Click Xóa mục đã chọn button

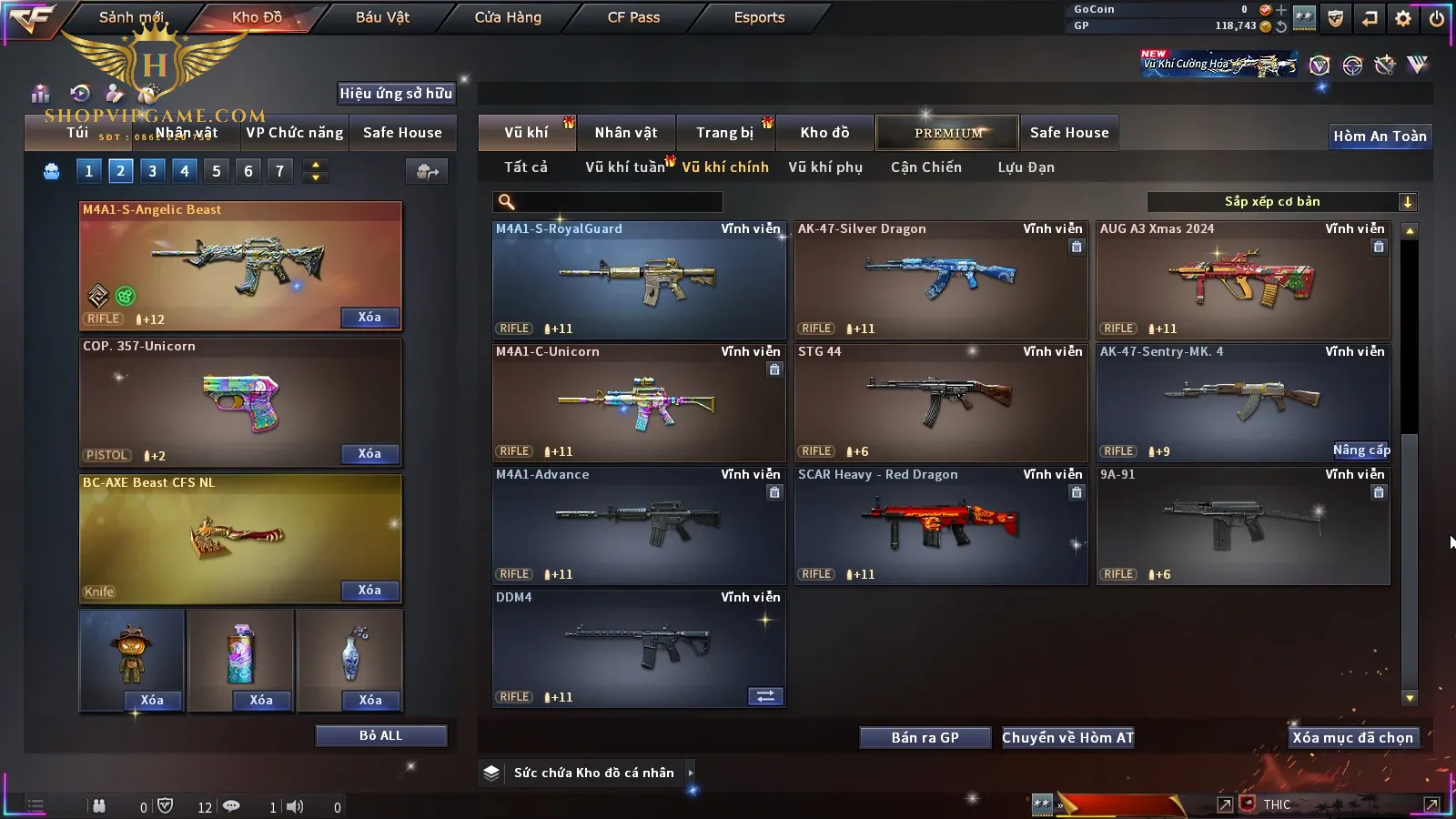1352,738
